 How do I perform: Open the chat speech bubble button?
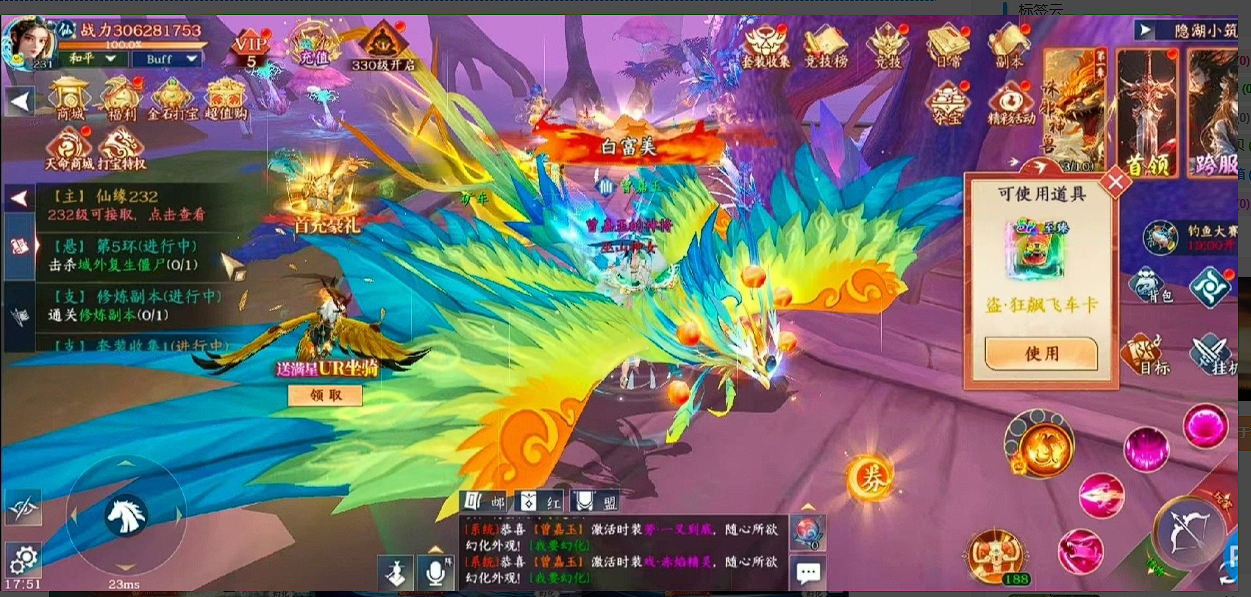tap(808, 573)
